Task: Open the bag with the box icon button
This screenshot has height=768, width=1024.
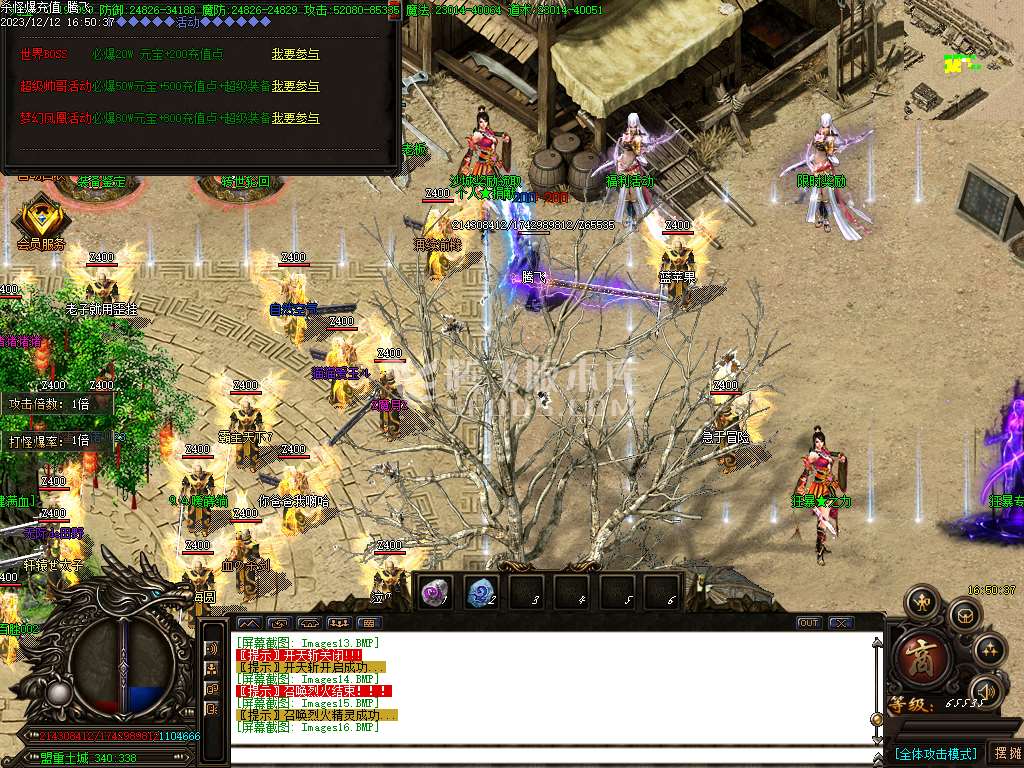Action: 962,614
